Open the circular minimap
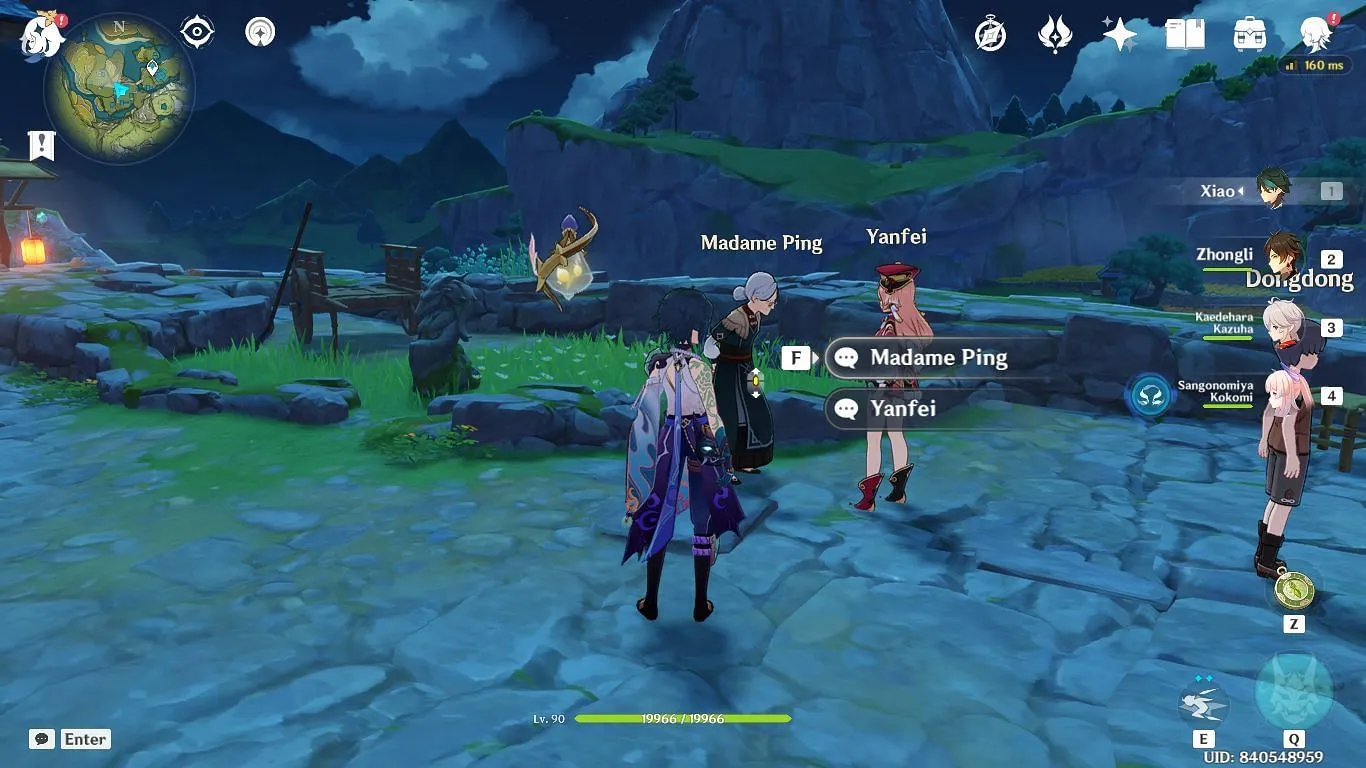 click(118, 90)
